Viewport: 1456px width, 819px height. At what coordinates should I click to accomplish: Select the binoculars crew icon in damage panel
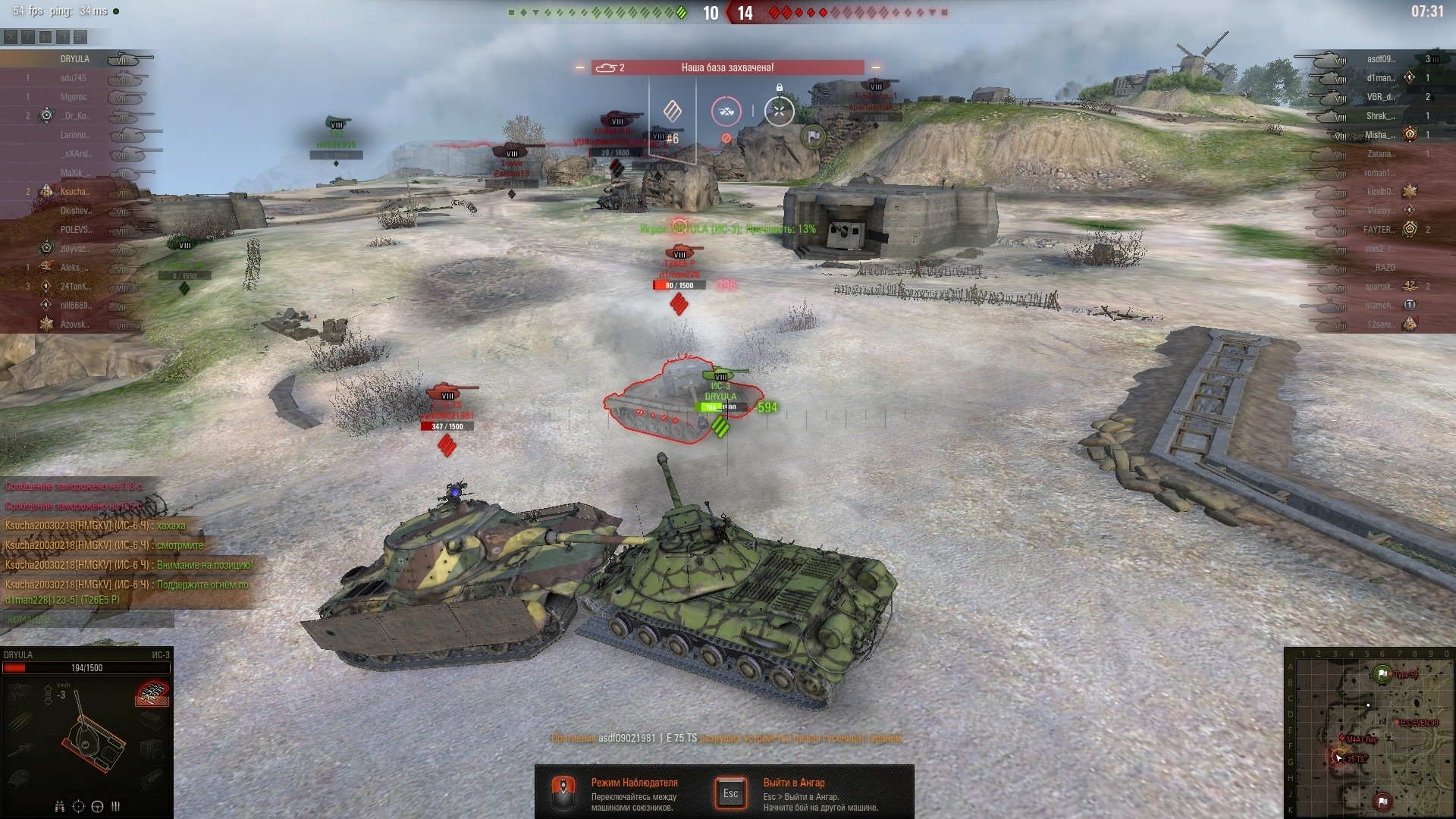[60, 806]
